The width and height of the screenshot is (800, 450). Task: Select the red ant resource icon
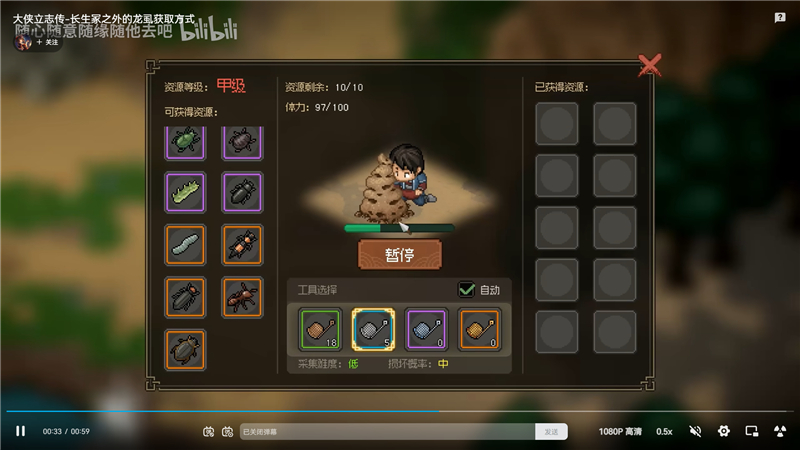coord(242,297)
